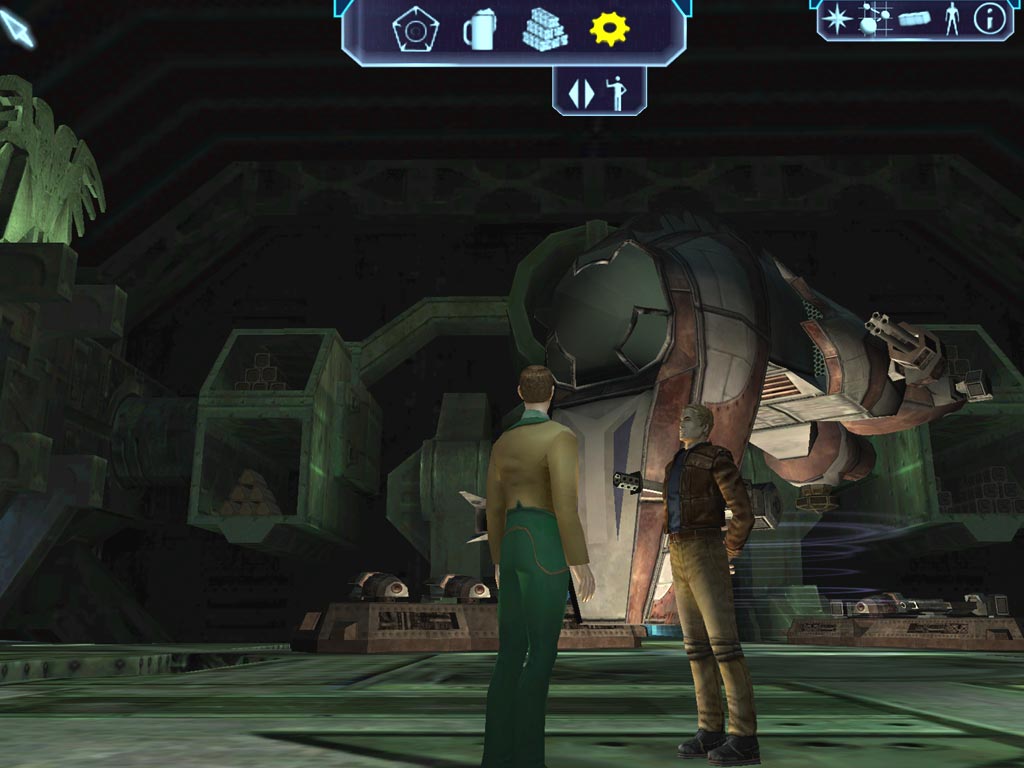View player status via human figure icon
The width and height of the screenshot is (1024, 768).
[951, 19]
